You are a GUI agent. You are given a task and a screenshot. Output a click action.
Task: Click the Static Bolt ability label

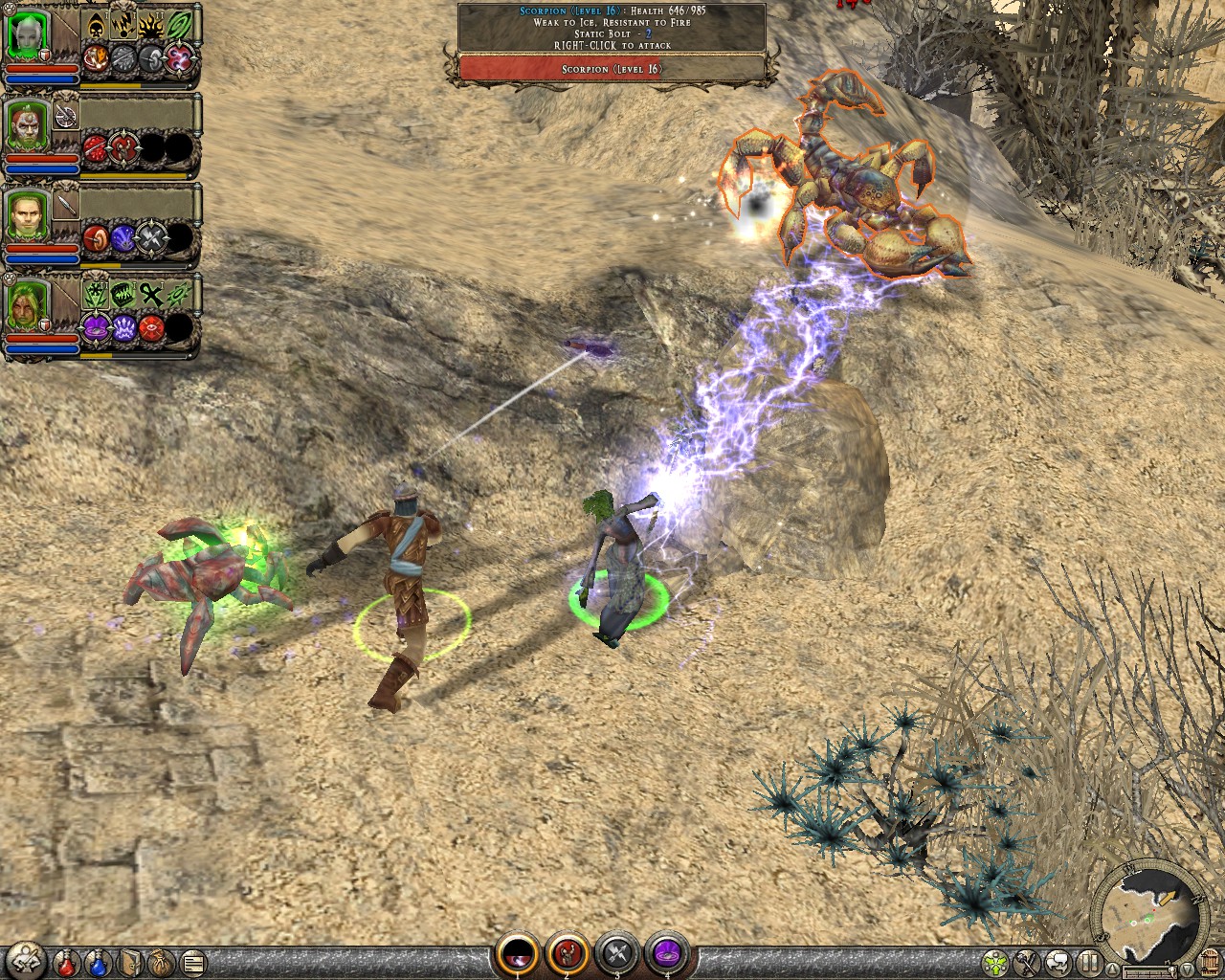600,32
